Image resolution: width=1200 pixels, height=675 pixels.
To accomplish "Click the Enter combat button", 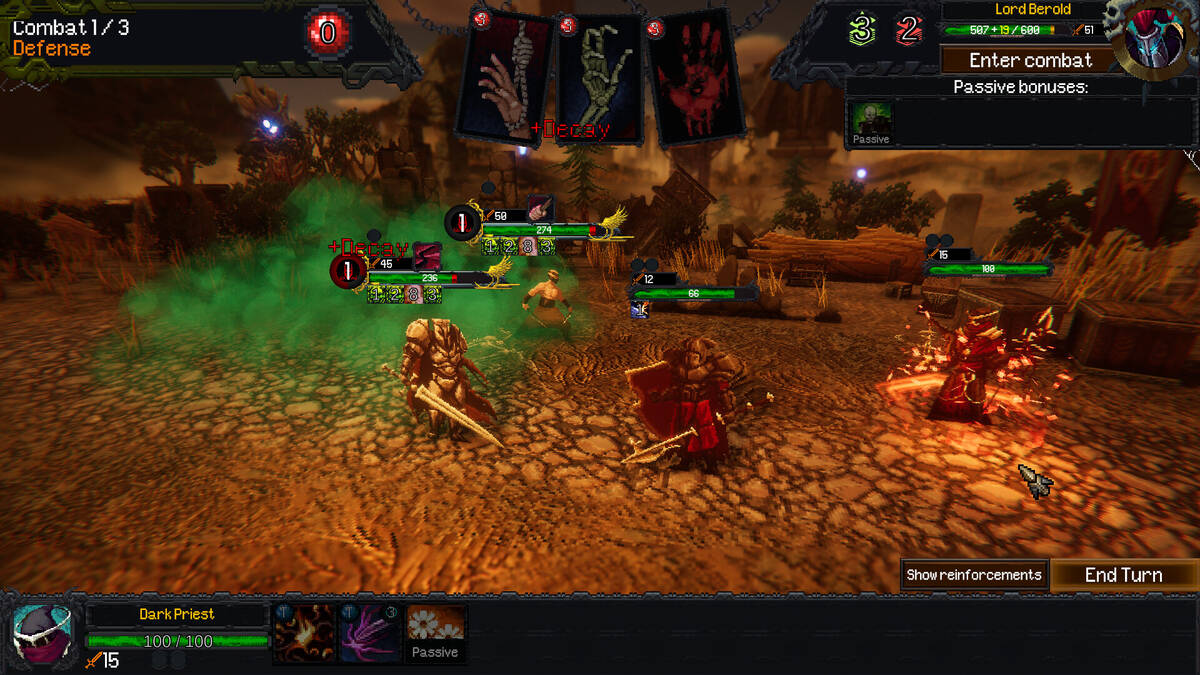I will (x=1030, y=60).
